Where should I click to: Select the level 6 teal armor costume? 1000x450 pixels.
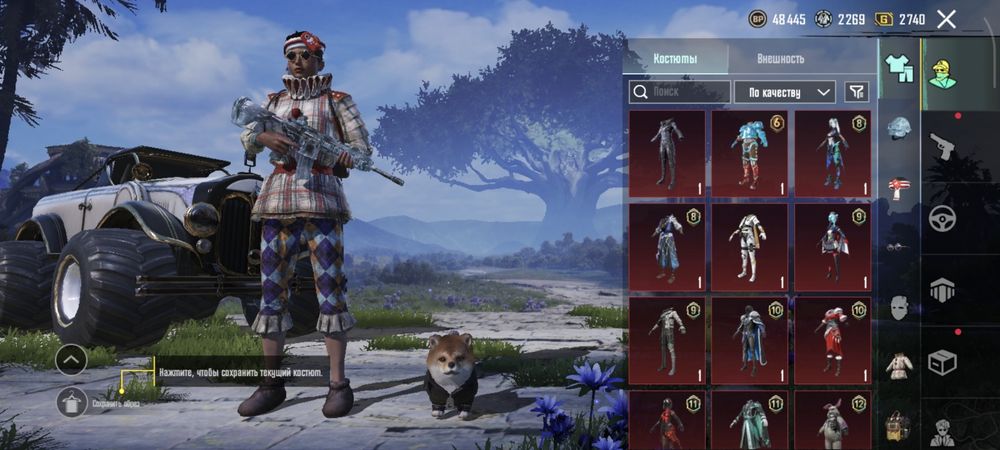(x=750, y=153)
